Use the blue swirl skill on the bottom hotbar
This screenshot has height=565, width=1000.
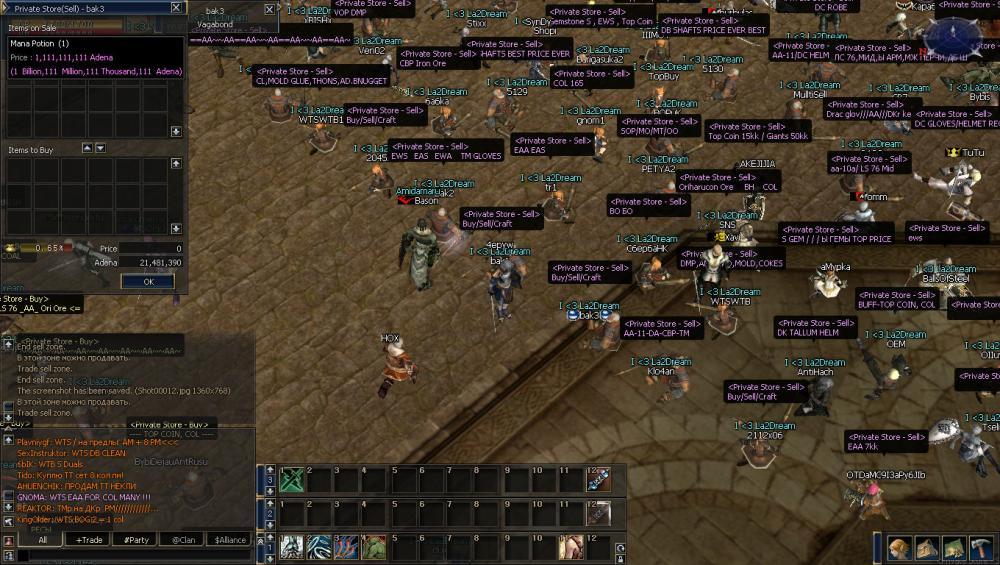tap(319, 547)
